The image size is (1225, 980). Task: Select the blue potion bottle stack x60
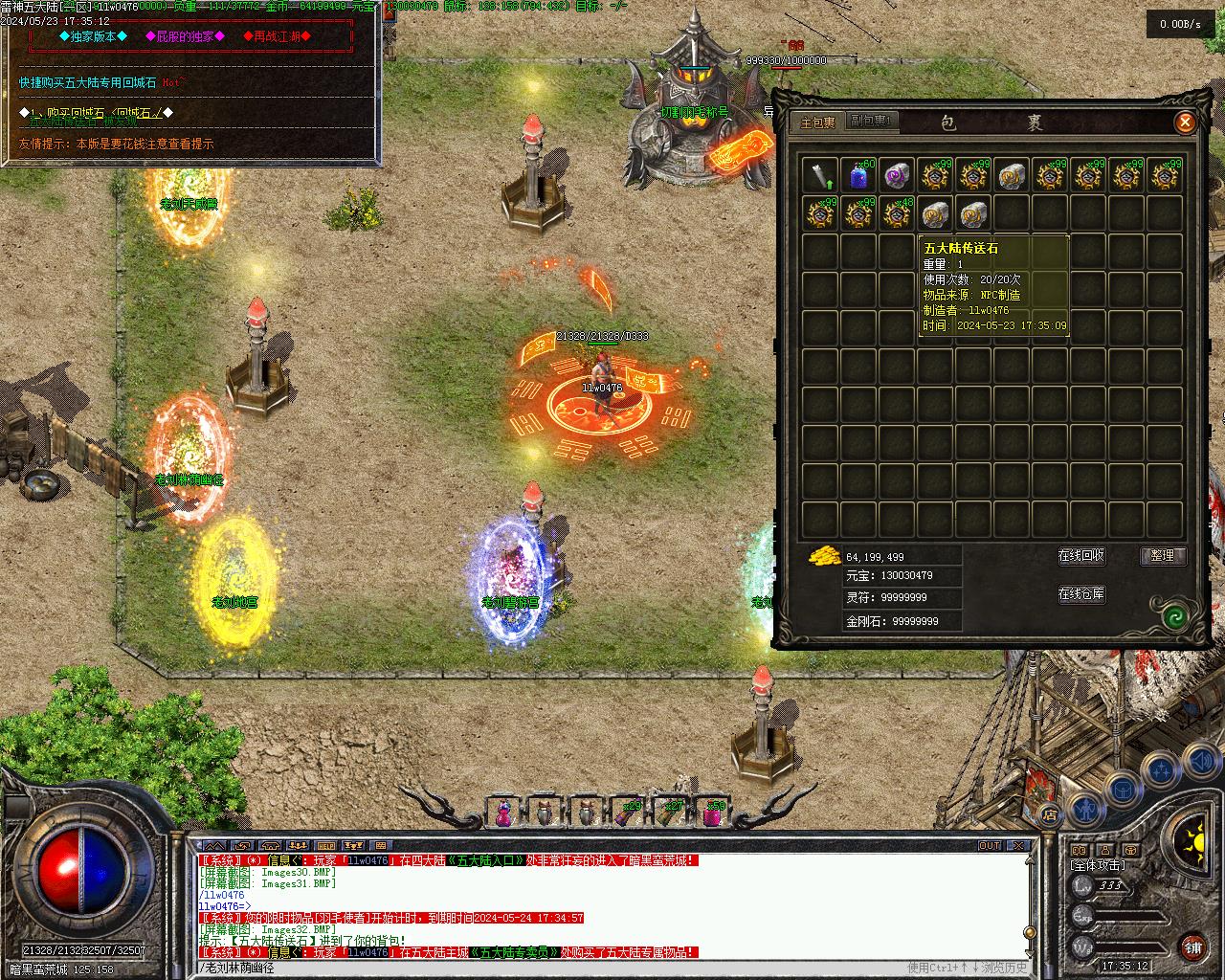(x=858, y=176)
